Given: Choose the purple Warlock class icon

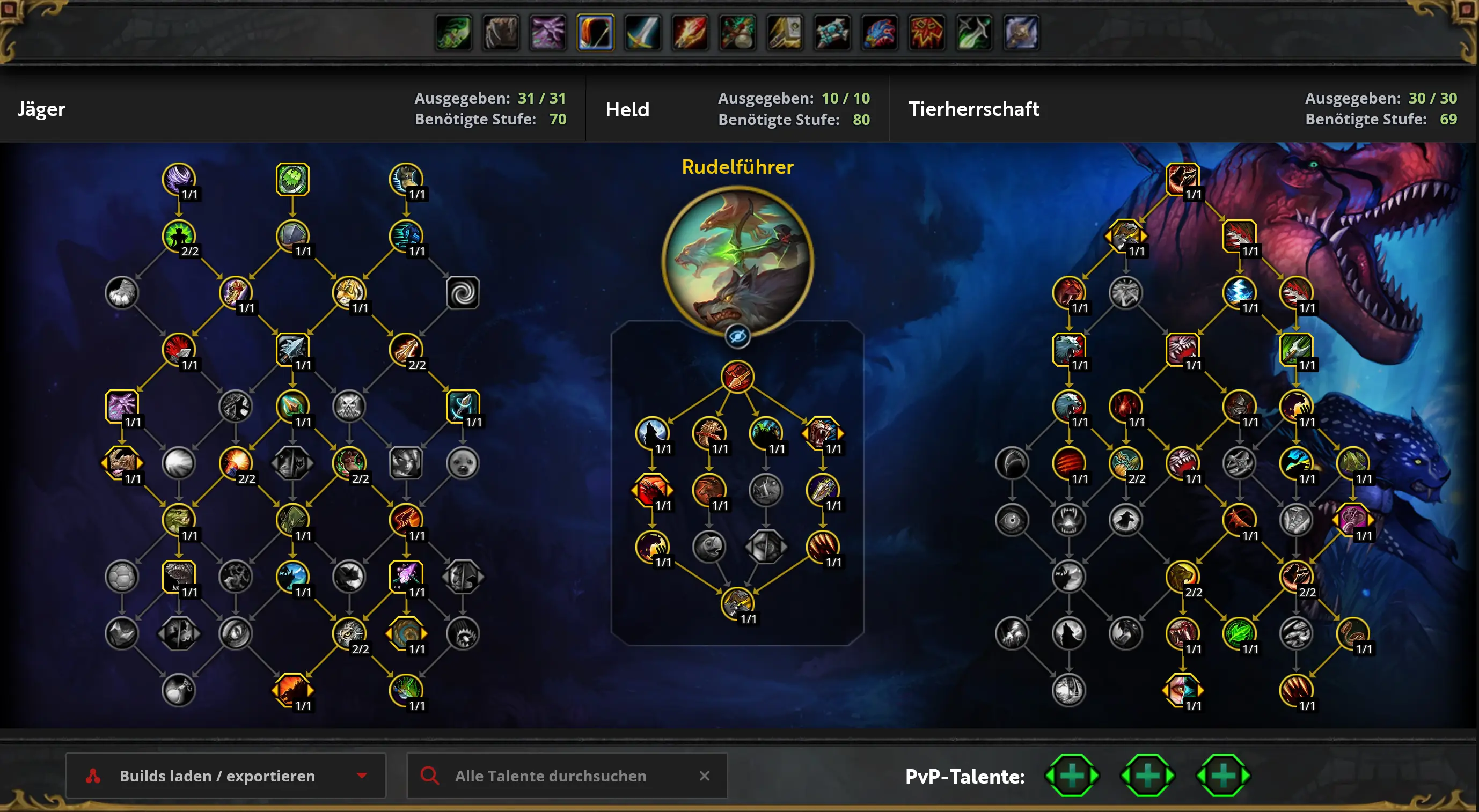Looking at the screenshot, I should point(548,32).
